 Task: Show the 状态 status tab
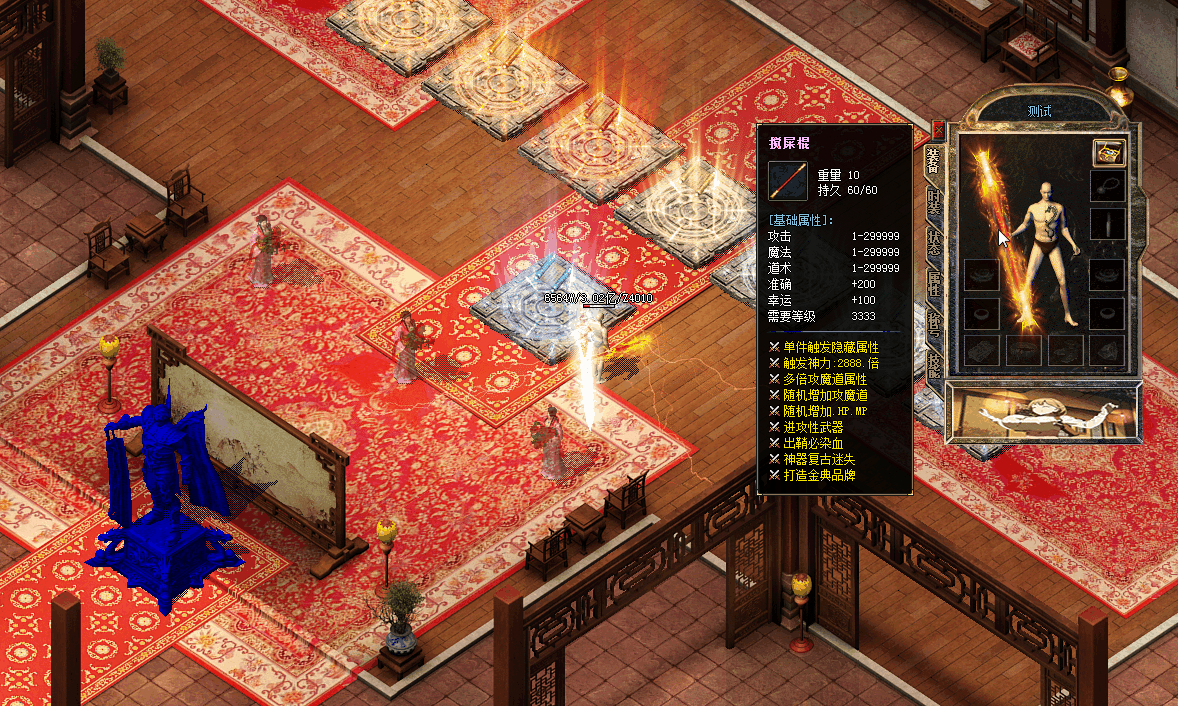(933, 243)
